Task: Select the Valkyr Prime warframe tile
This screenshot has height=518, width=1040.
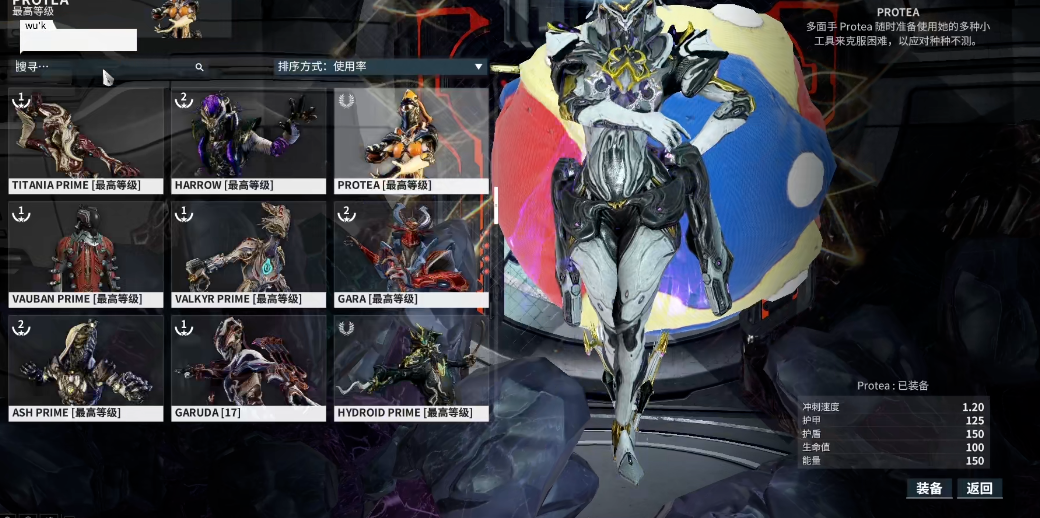Action: tap(249, 254)
